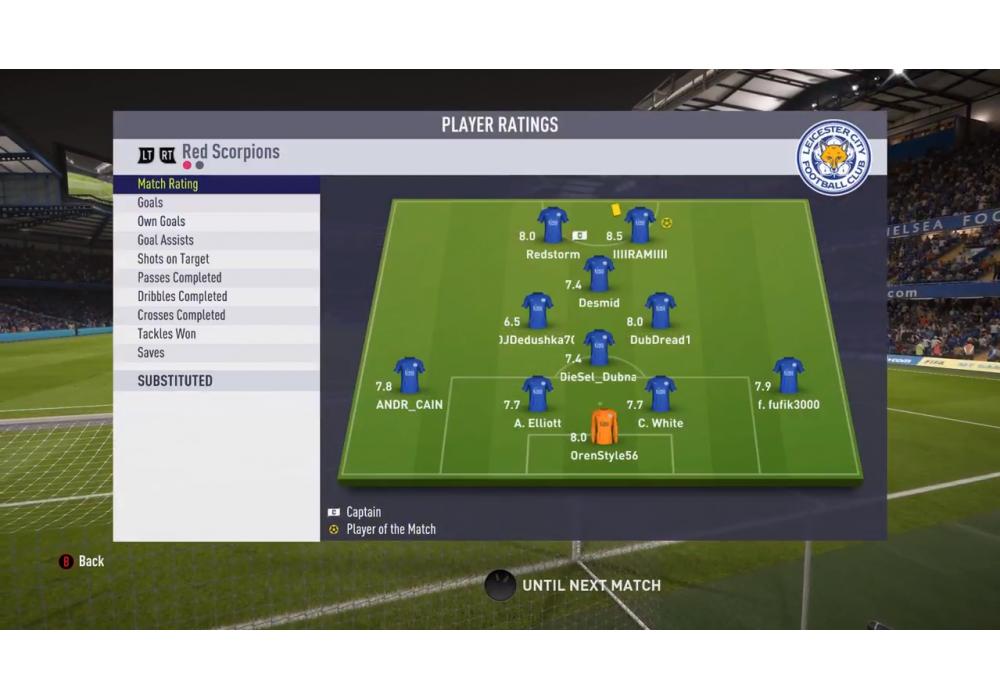The image size is (1000, 700).
Task: Select player DubDread1's shirt
Action: [x=660, y=310]
